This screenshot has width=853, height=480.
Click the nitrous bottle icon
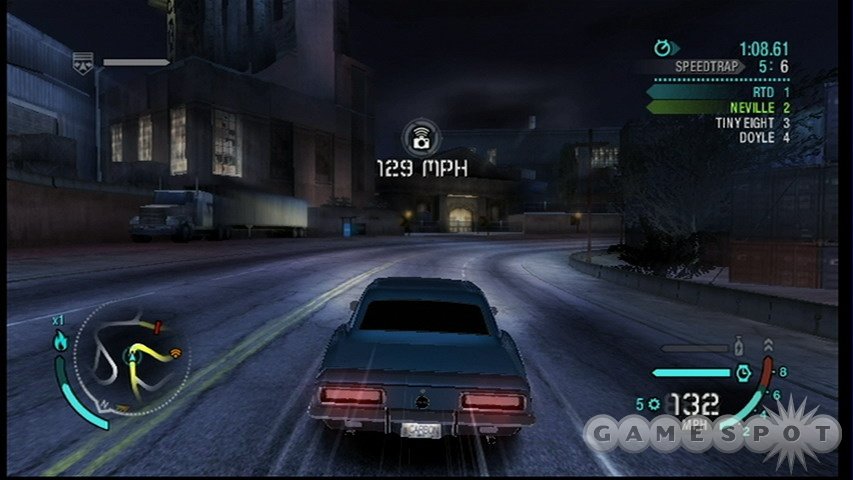740,347
